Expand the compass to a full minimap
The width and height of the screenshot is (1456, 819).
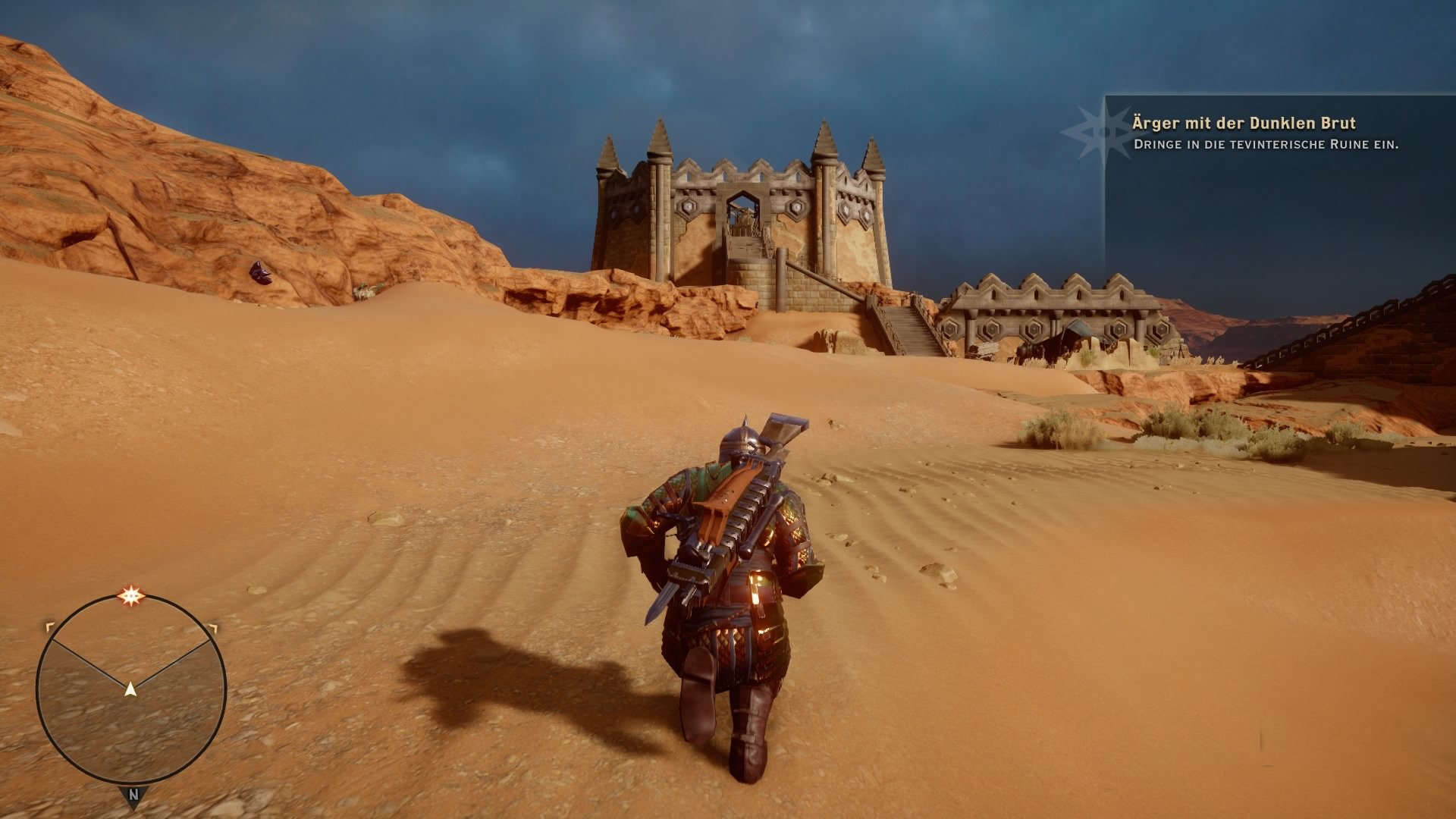(132, 682)
